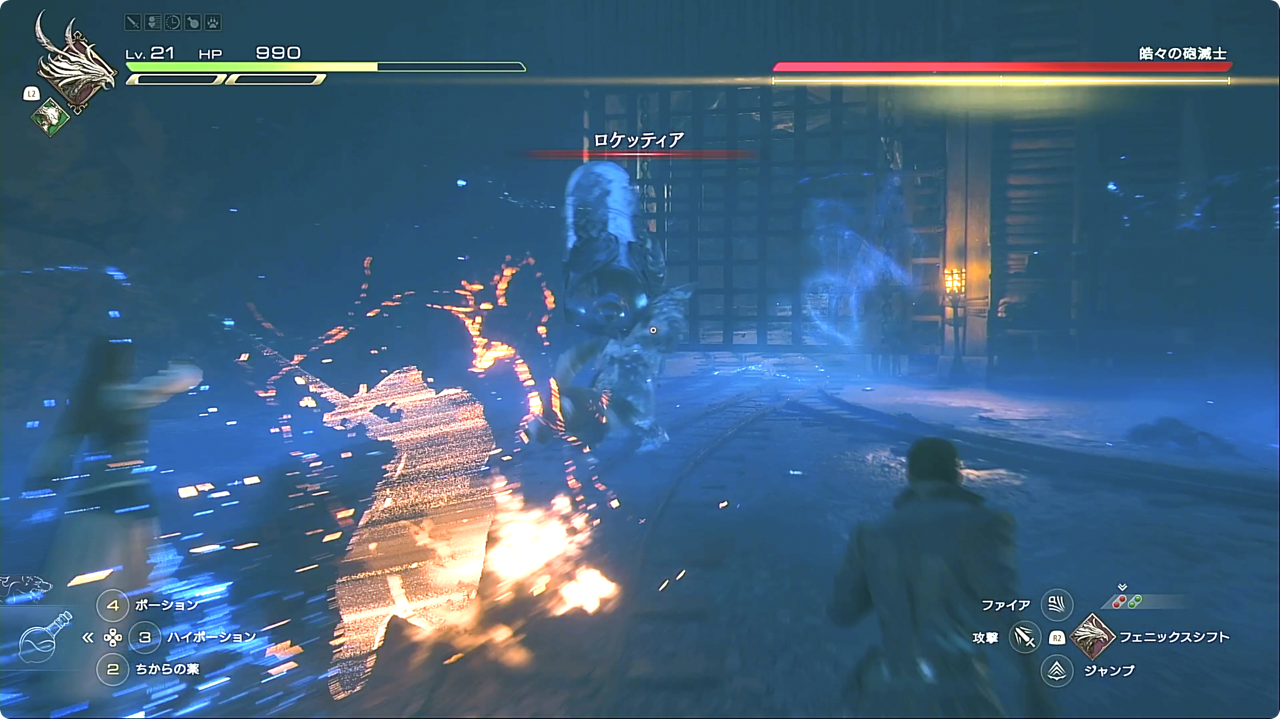Select the green wolf Eikon diamond

49,117
